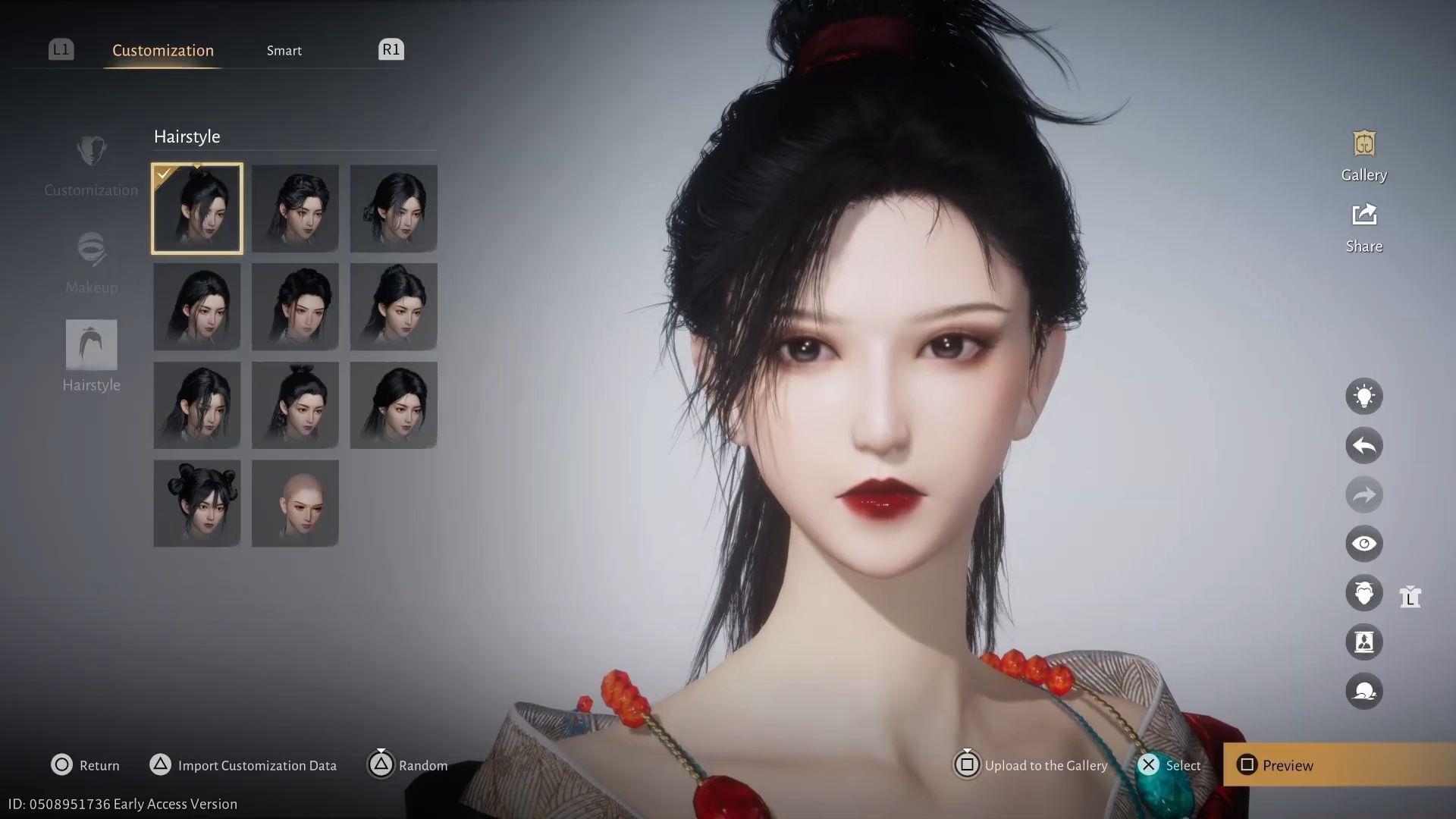Toggle the clothing display icon
Viewport: 1456px width, 819px height.
(x=1410, y=597)
